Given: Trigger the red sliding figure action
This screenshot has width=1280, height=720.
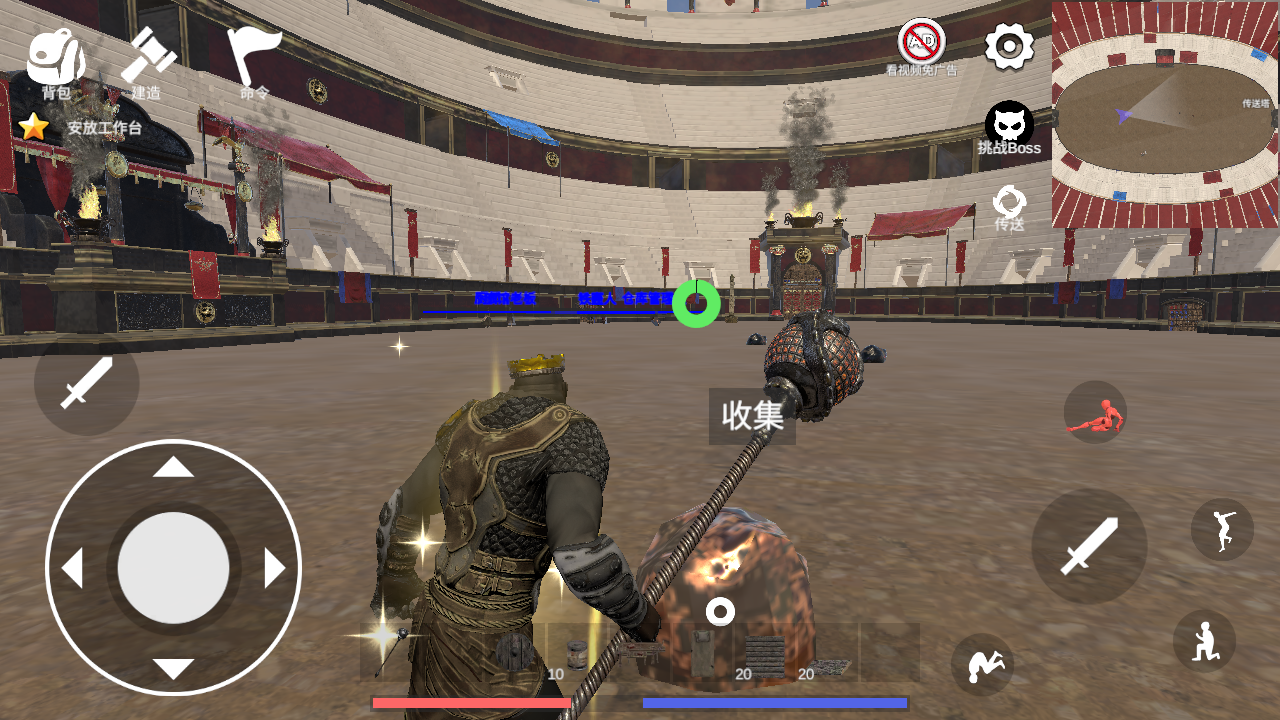Looking at the screenshot, I should click(1095, 413).
